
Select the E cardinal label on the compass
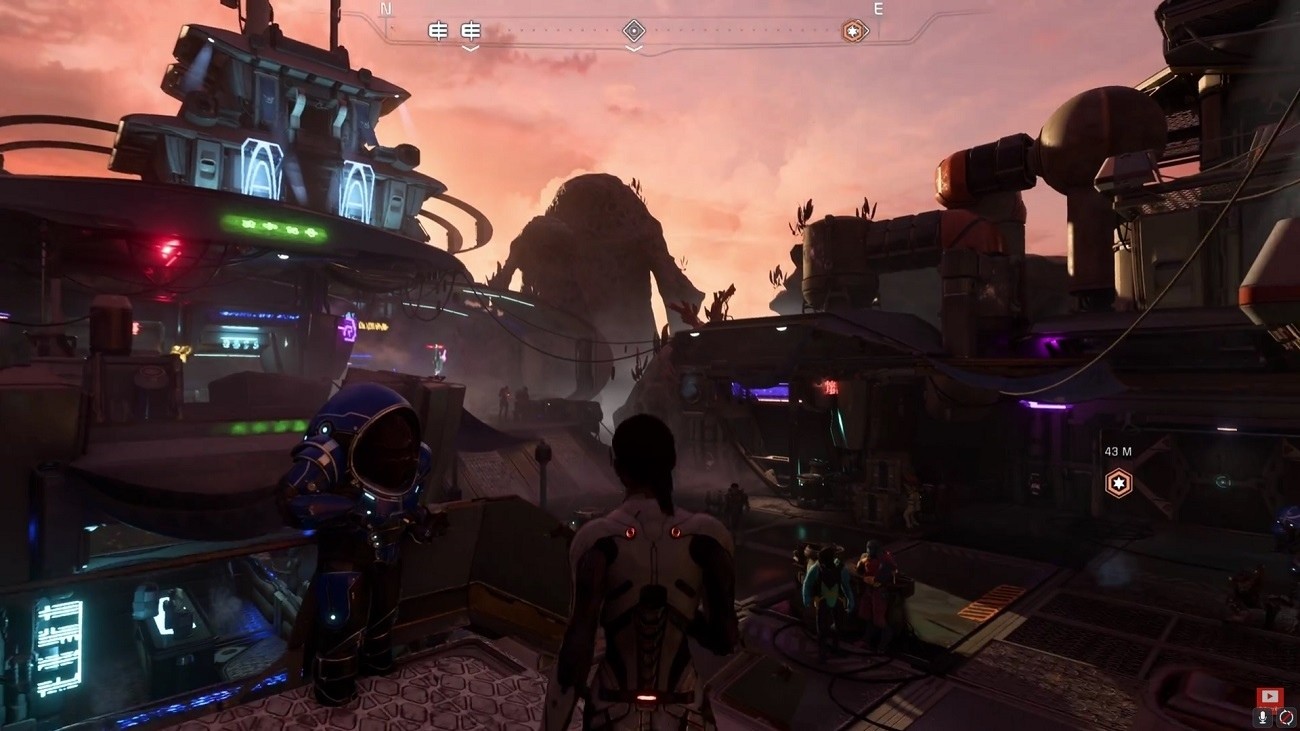point(878,8)
